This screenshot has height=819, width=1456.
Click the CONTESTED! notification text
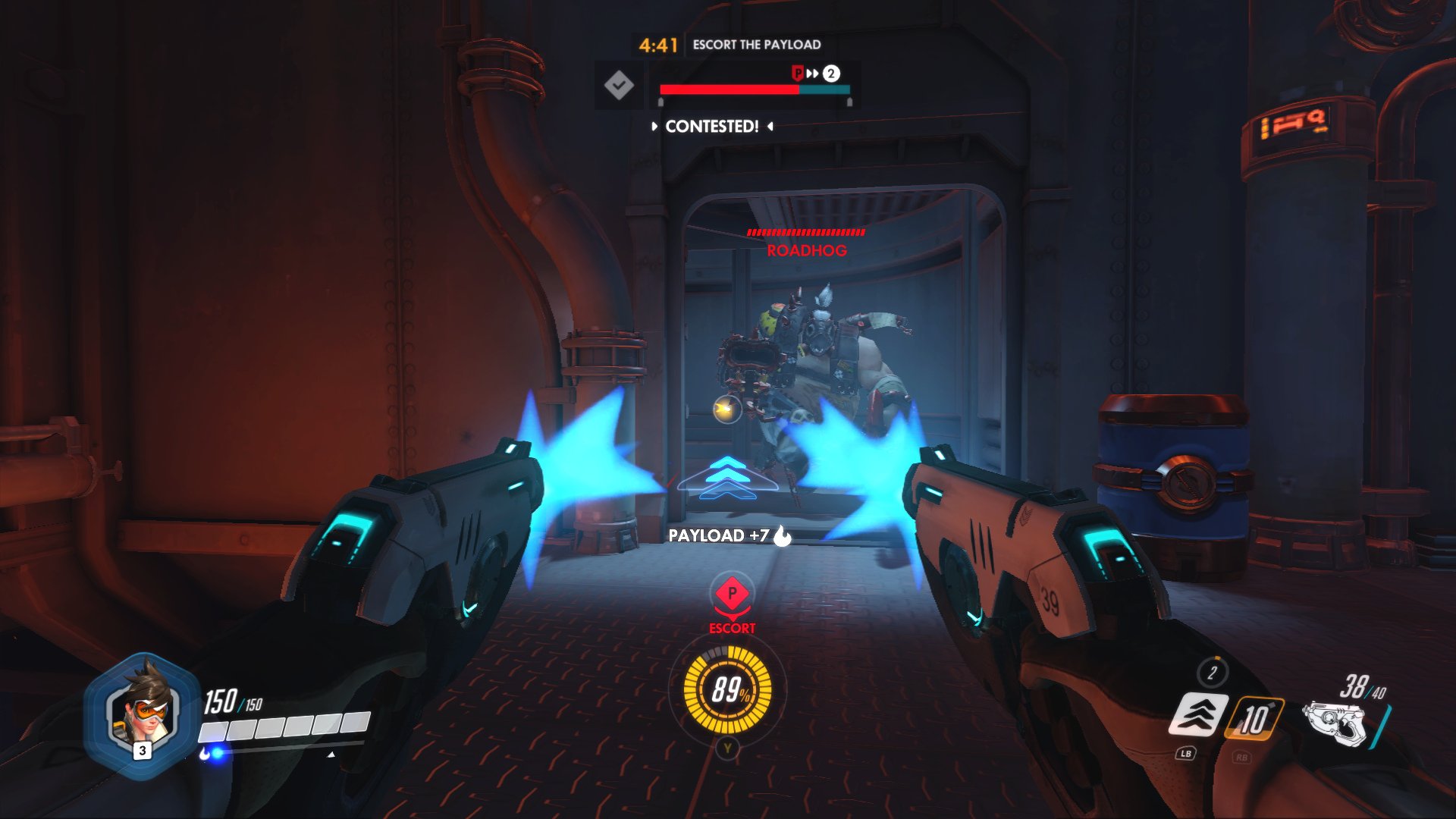(711, 126)
